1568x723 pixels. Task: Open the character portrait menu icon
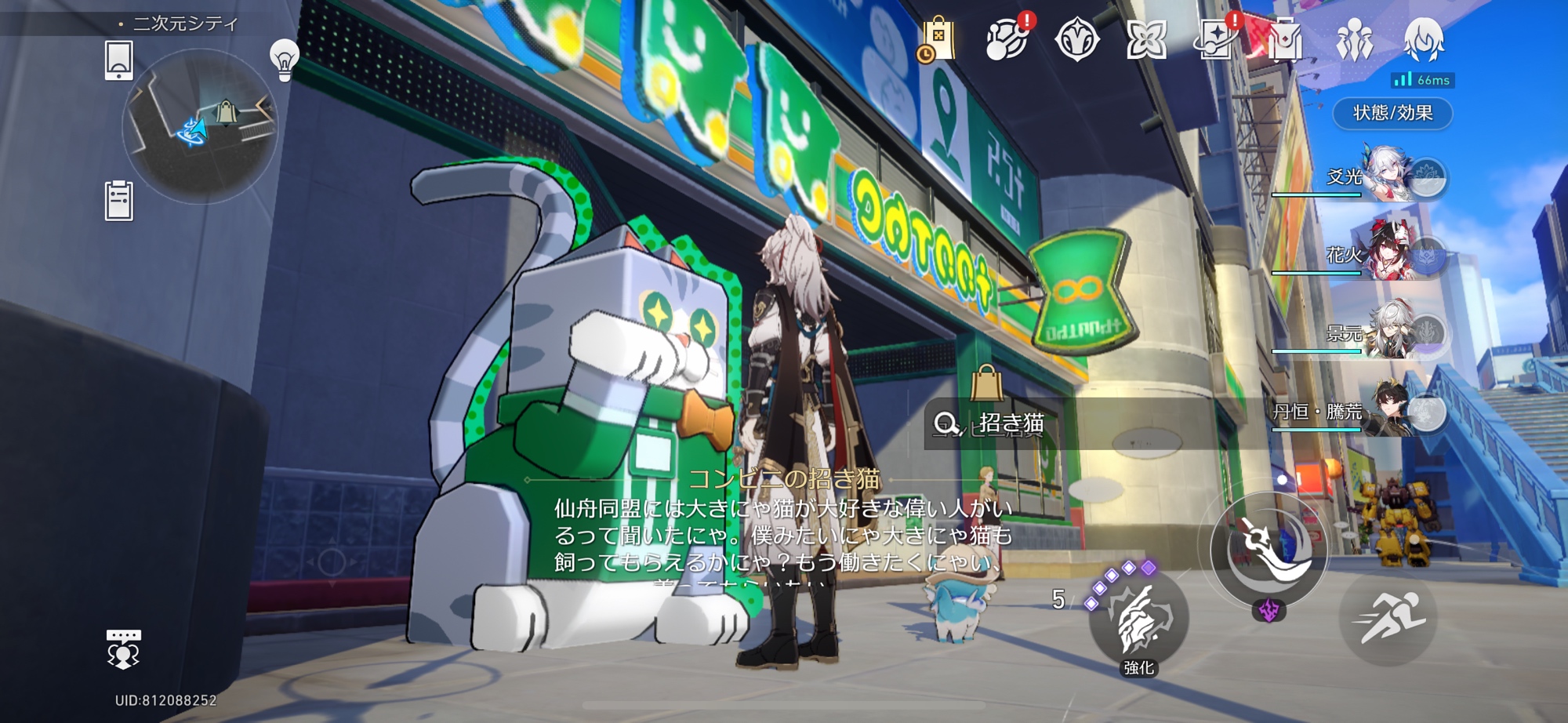[1423, 39]
